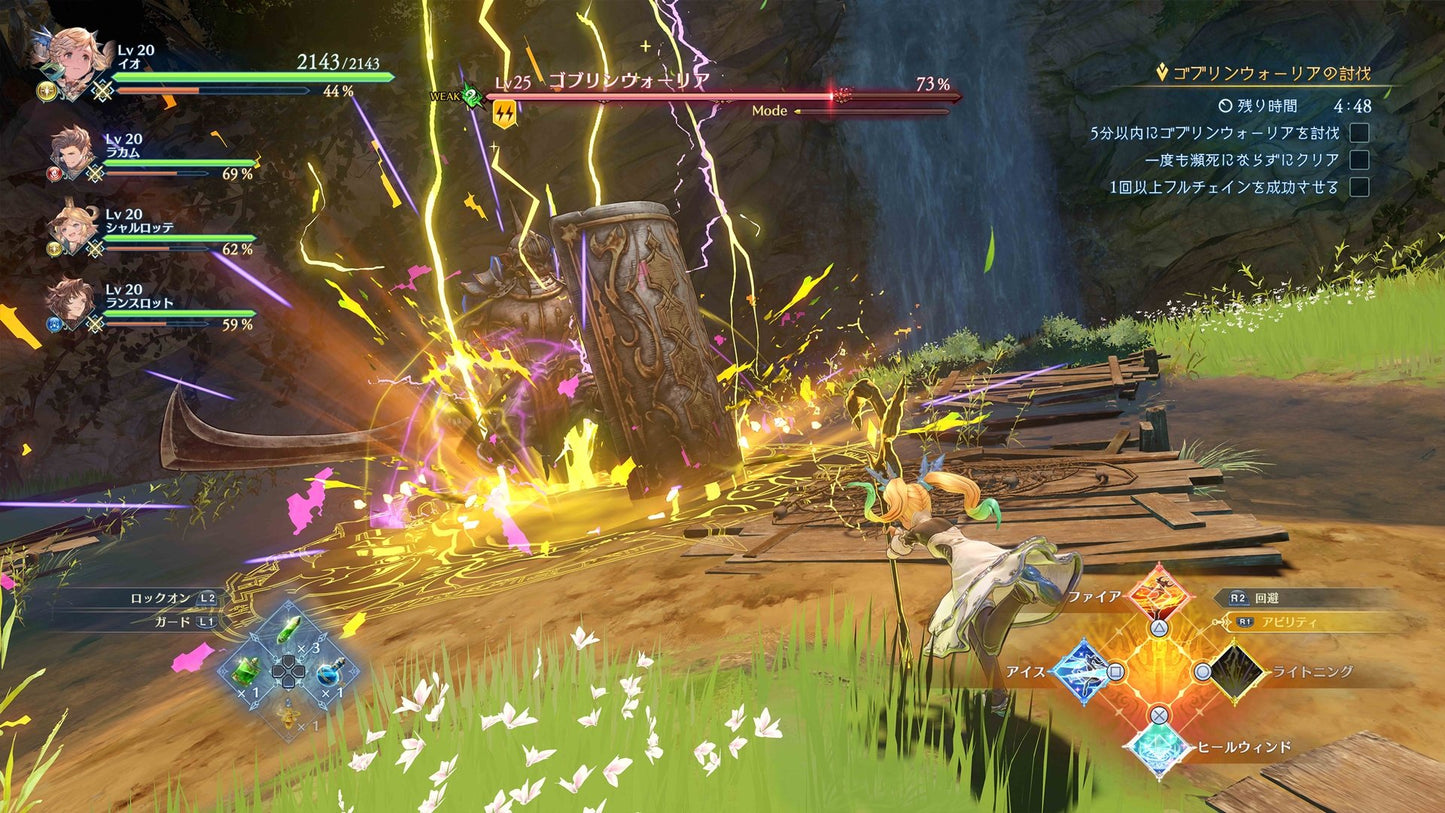Click Rackam's party member portrait
Viewport: 1445px width, 813px height.
(70, 155)
